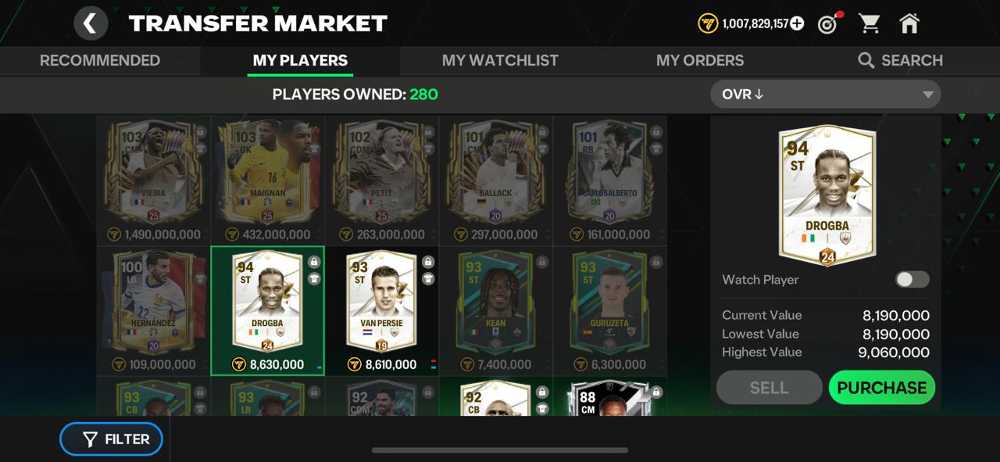Add coins with the plus icon

click(x=797, y=23)
